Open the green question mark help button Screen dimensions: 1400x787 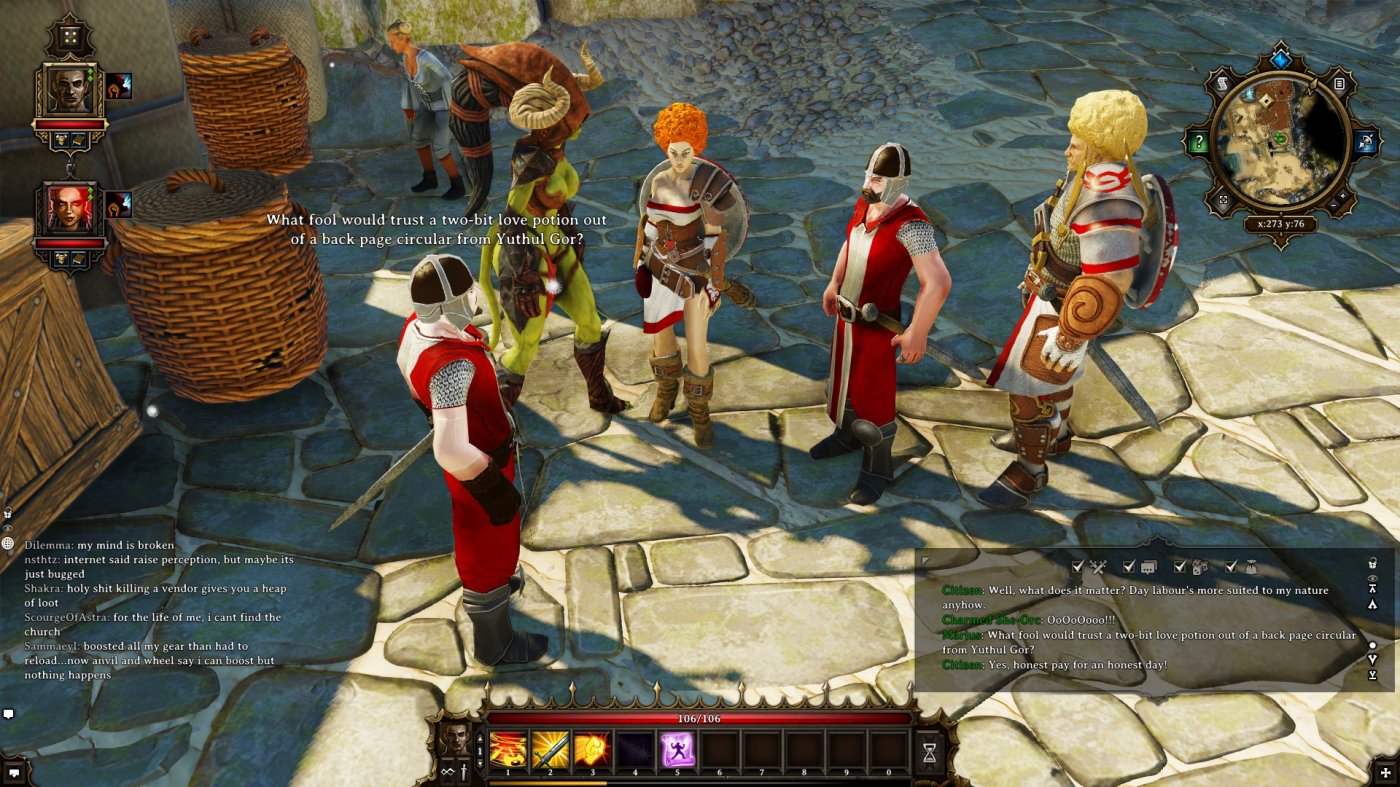[1197, 141]
